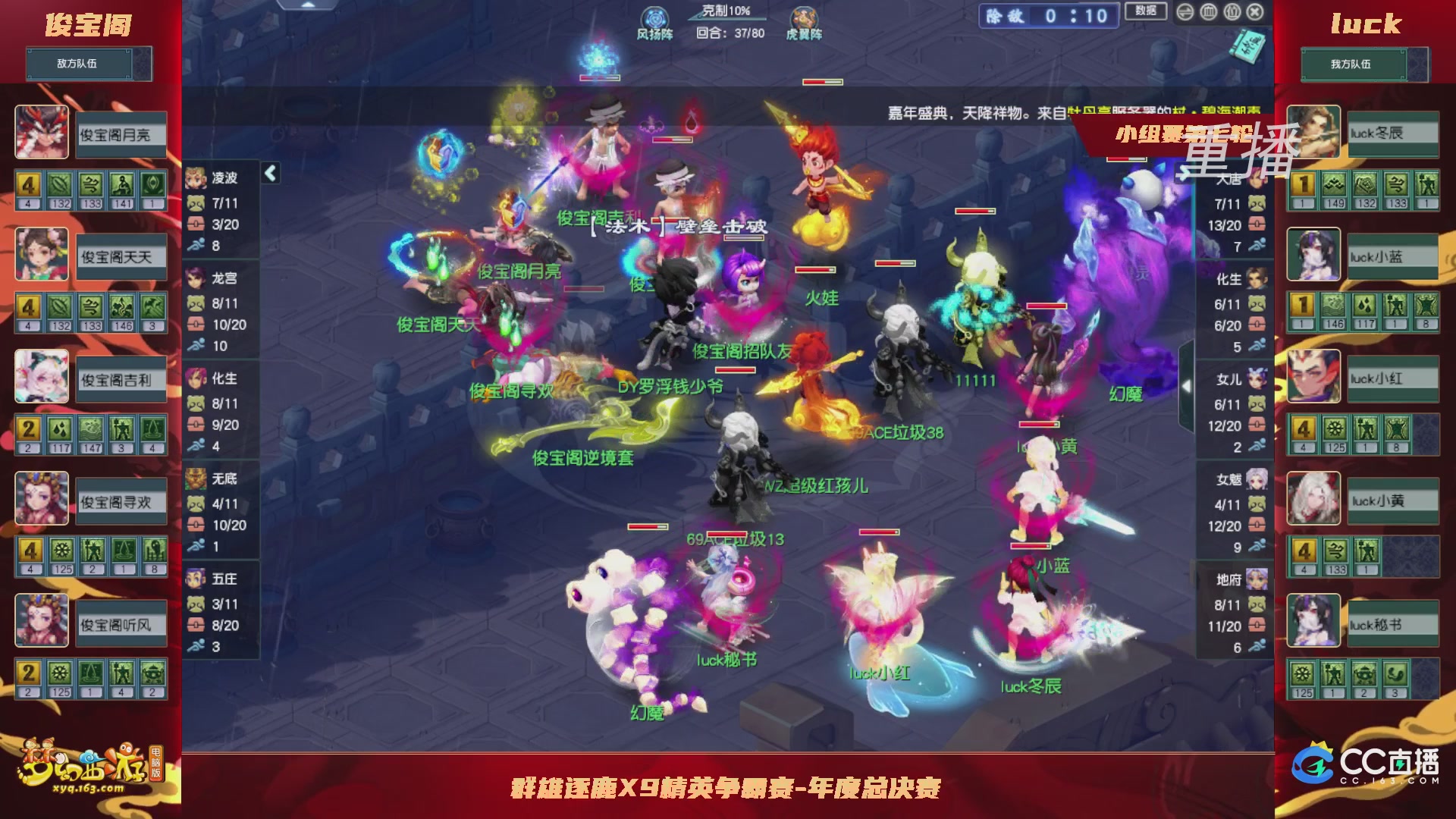
Task: Expand the hidden right panel using its chevron
Action: pos(1186,385)
